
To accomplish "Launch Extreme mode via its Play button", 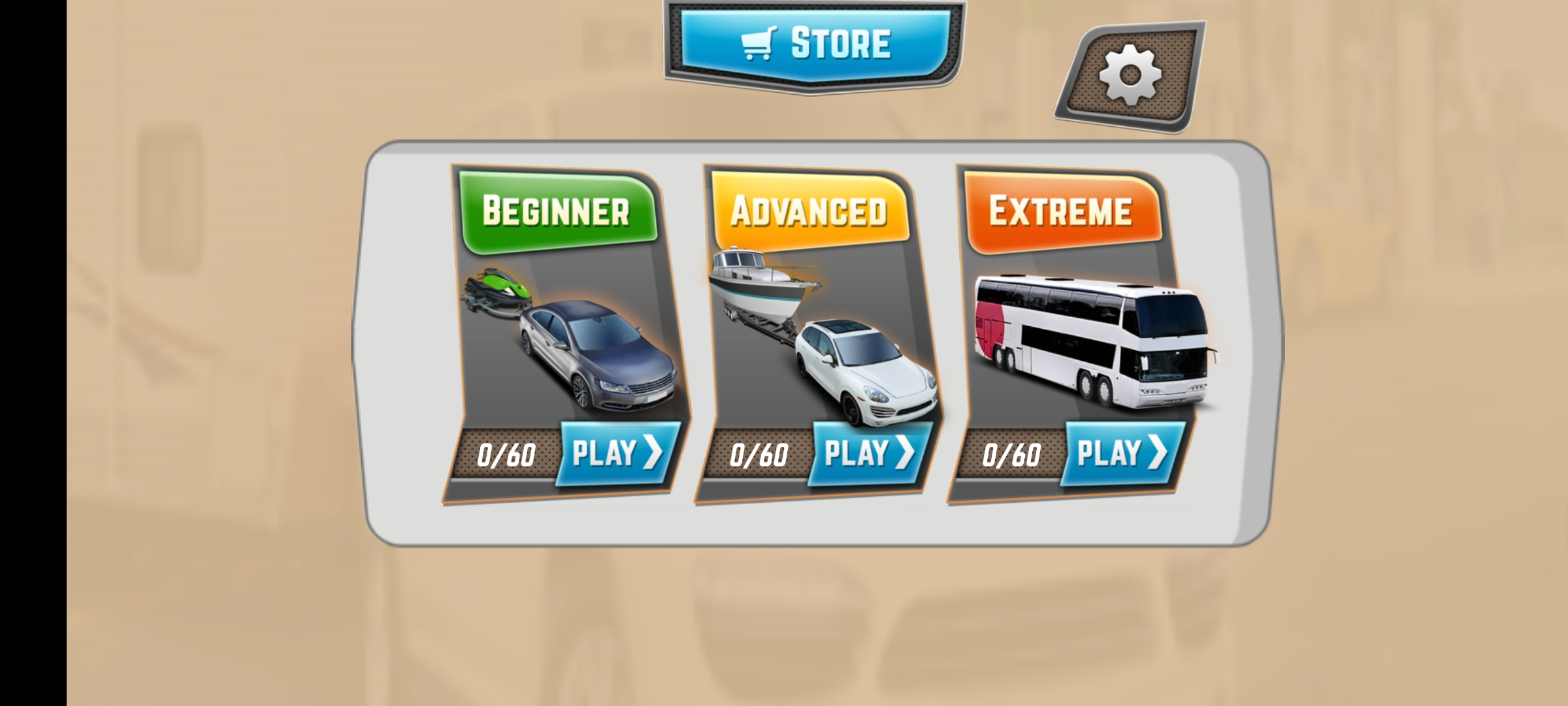I will (x=1122, y=454).
